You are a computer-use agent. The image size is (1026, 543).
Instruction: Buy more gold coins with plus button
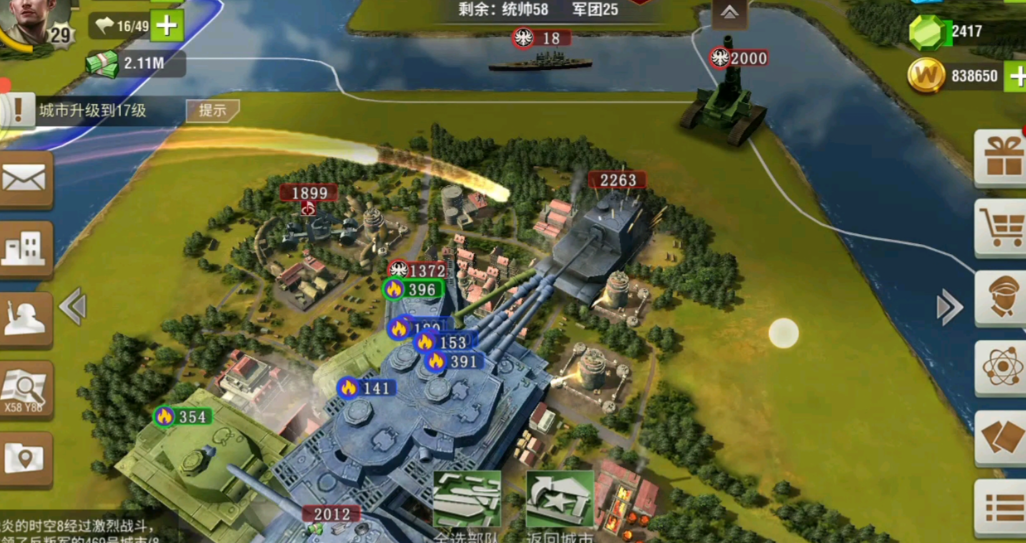[1015, 75]
